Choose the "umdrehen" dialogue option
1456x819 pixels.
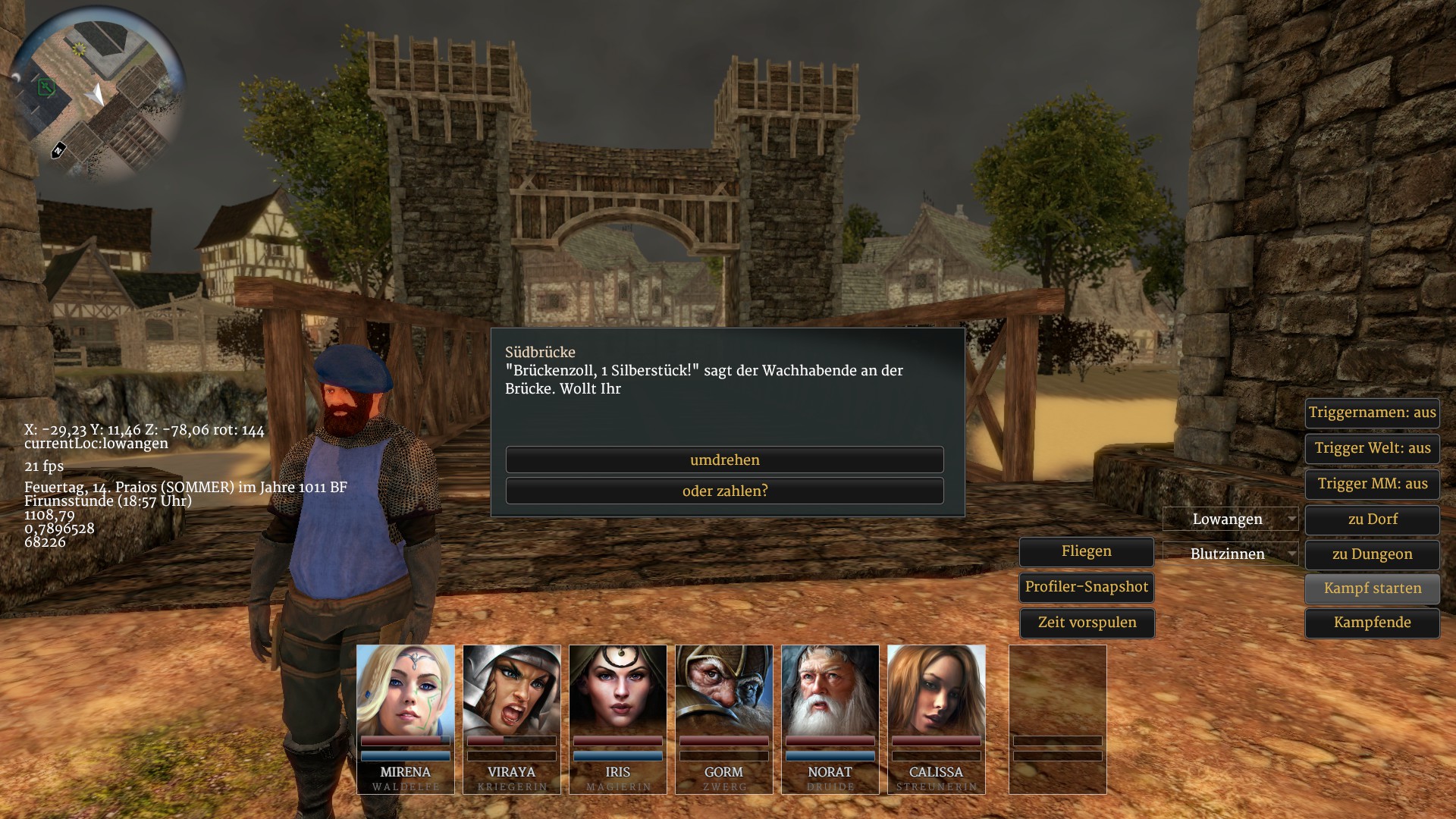[x=724, y=460]
